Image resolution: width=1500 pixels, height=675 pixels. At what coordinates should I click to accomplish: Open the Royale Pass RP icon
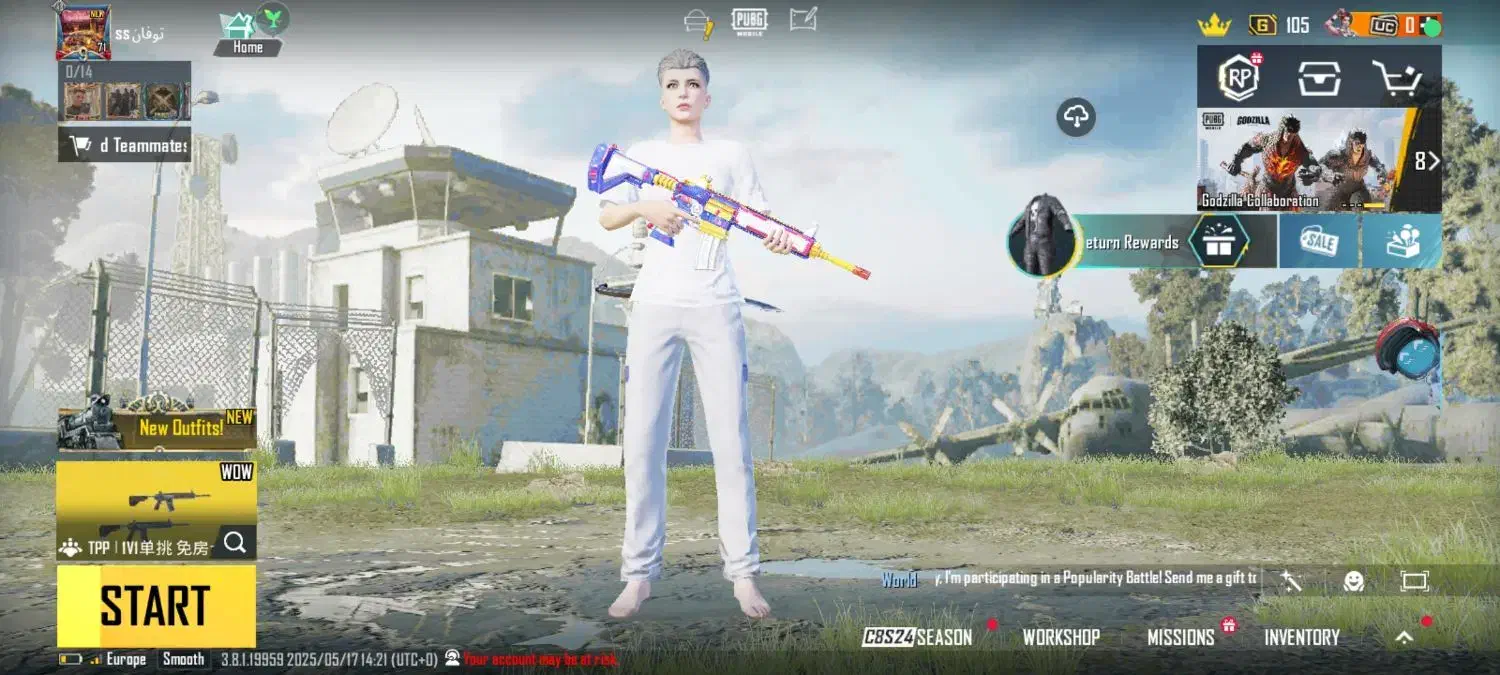click(x=1238, y=78)
